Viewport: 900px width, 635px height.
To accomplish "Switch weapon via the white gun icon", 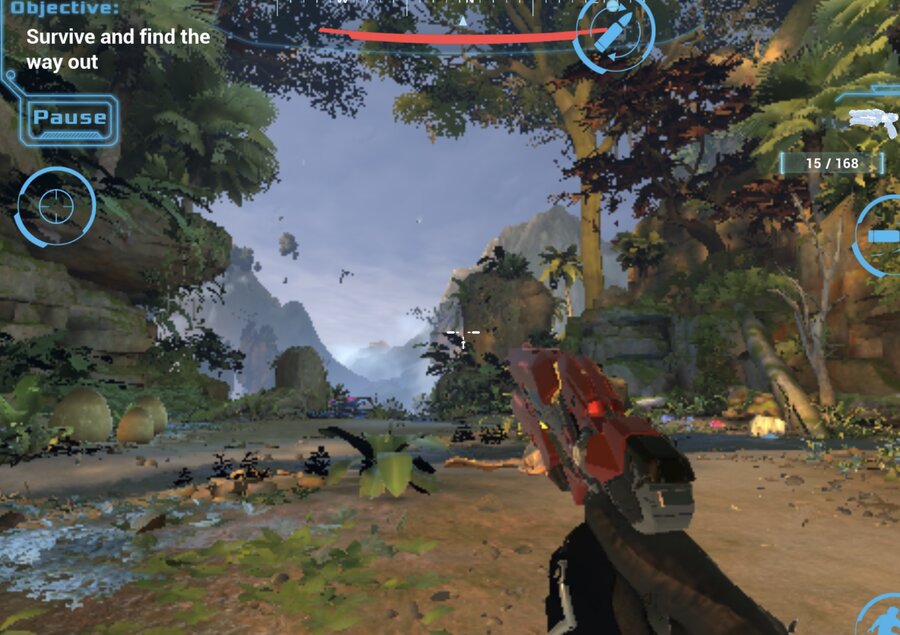I will [x=872, y=120].
